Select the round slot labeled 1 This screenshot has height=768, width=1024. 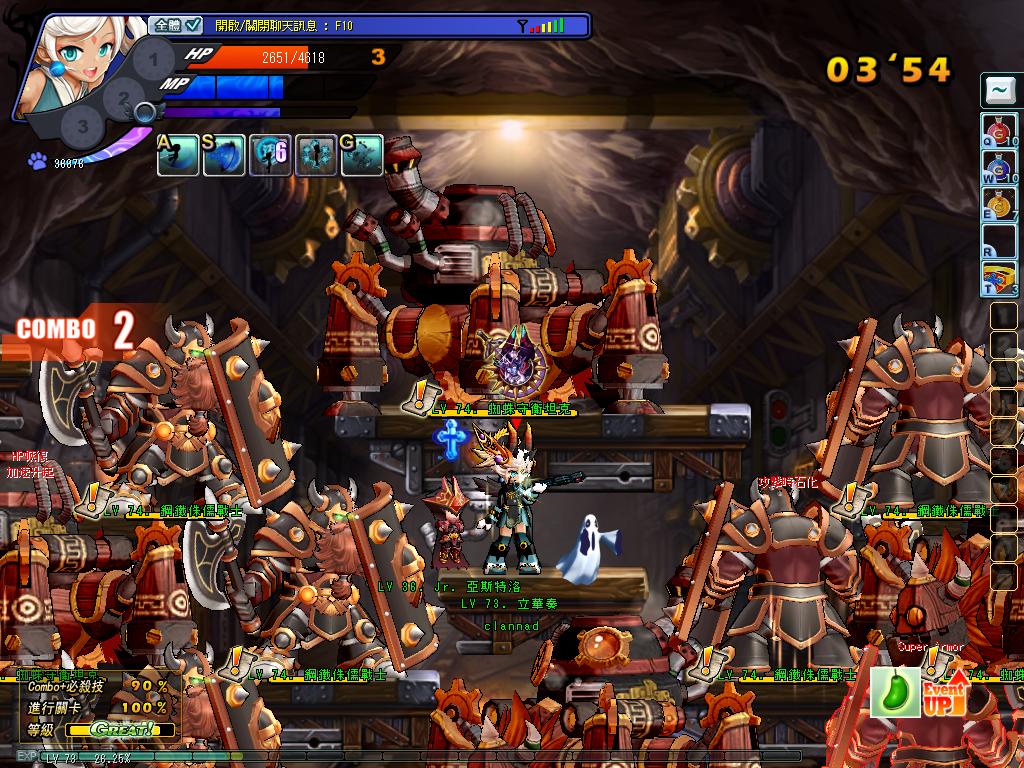click(x=152, y=59)
